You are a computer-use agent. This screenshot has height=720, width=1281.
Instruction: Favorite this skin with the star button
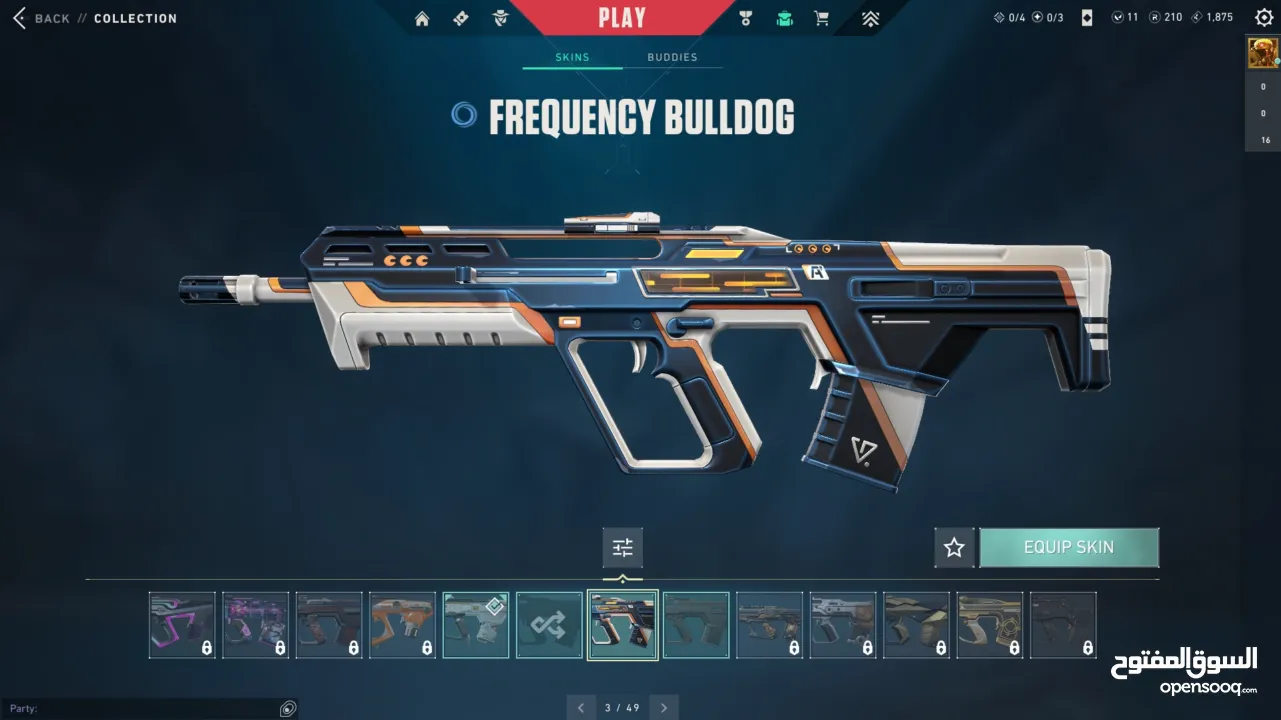click(954, 547)
